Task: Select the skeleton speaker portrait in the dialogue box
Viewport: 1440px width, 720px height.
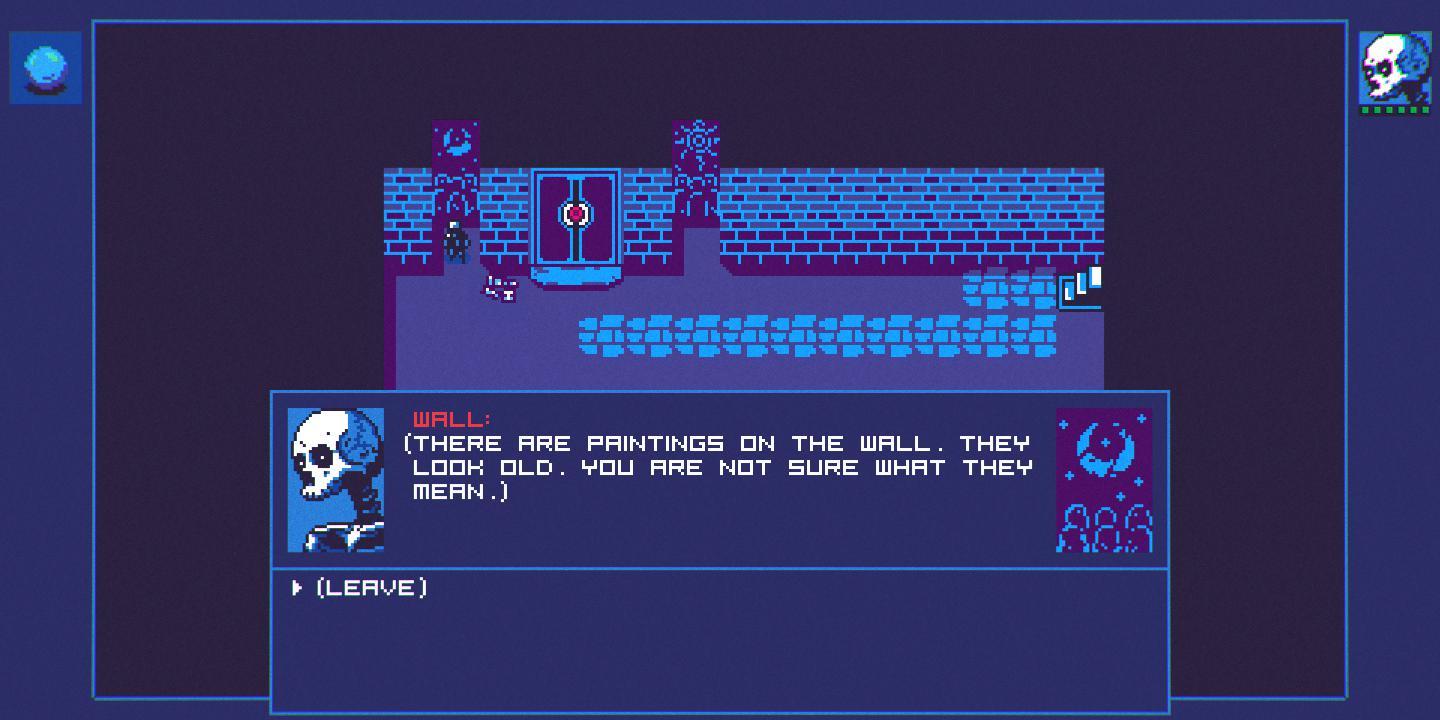Action: pyautogui.click(x=336, y=479)
